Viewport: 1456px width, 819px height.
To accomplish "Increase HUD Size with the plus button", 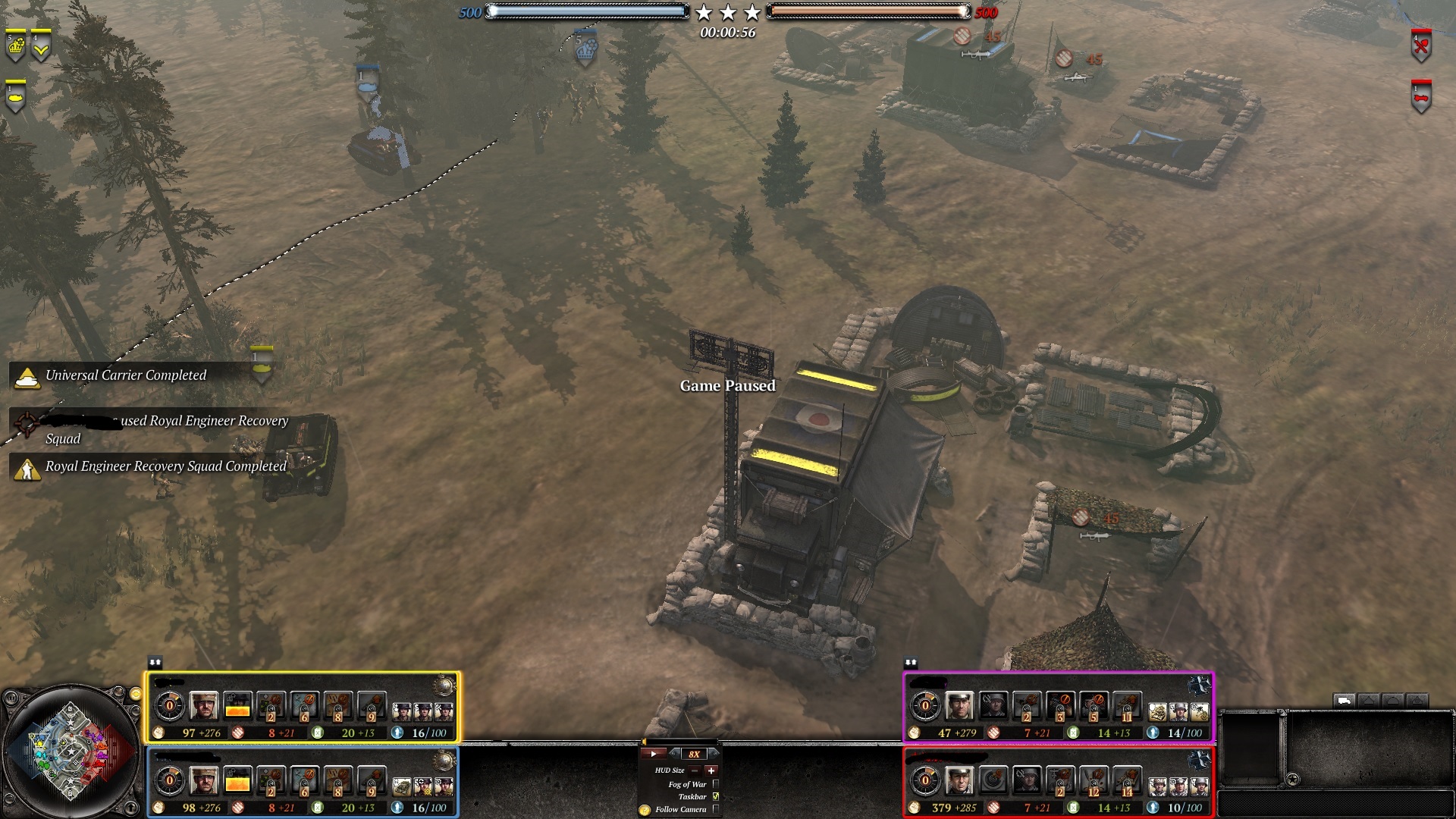I will tap(711, 770).
